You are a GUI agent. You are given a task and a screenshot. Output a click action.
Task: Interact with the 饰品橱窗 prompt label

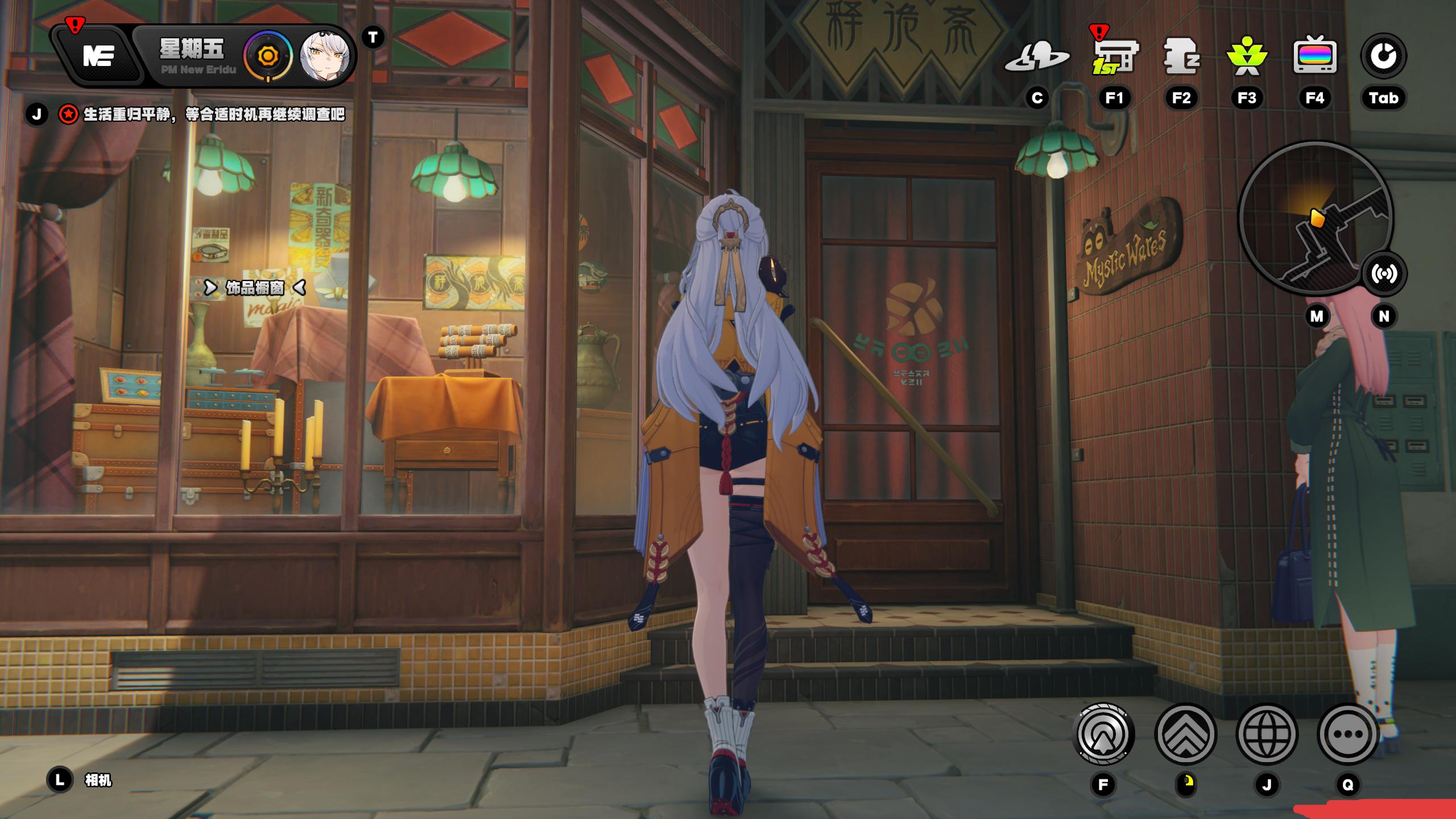point(255,288)
